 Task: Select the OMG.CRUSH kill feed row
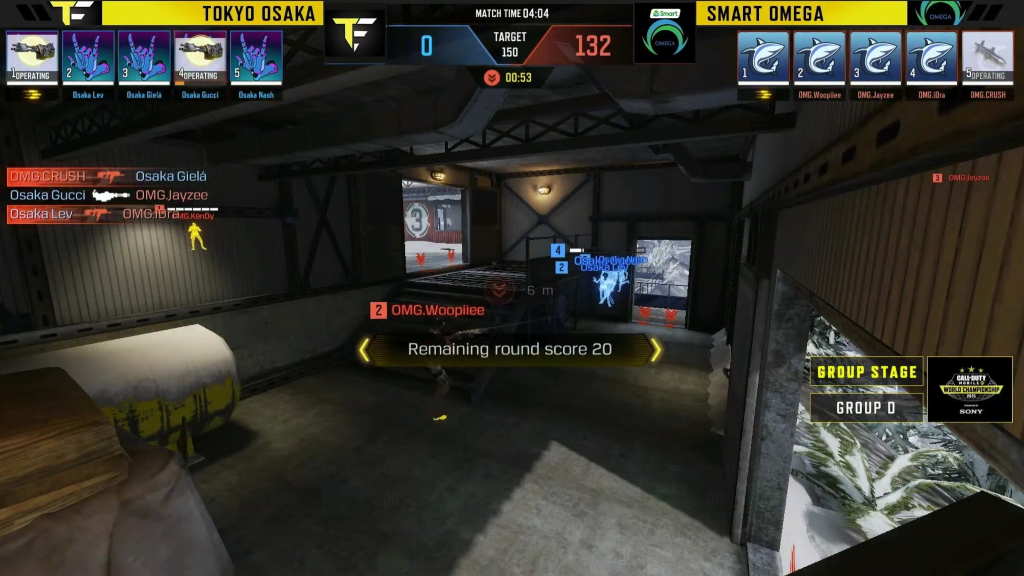(108, 177)
